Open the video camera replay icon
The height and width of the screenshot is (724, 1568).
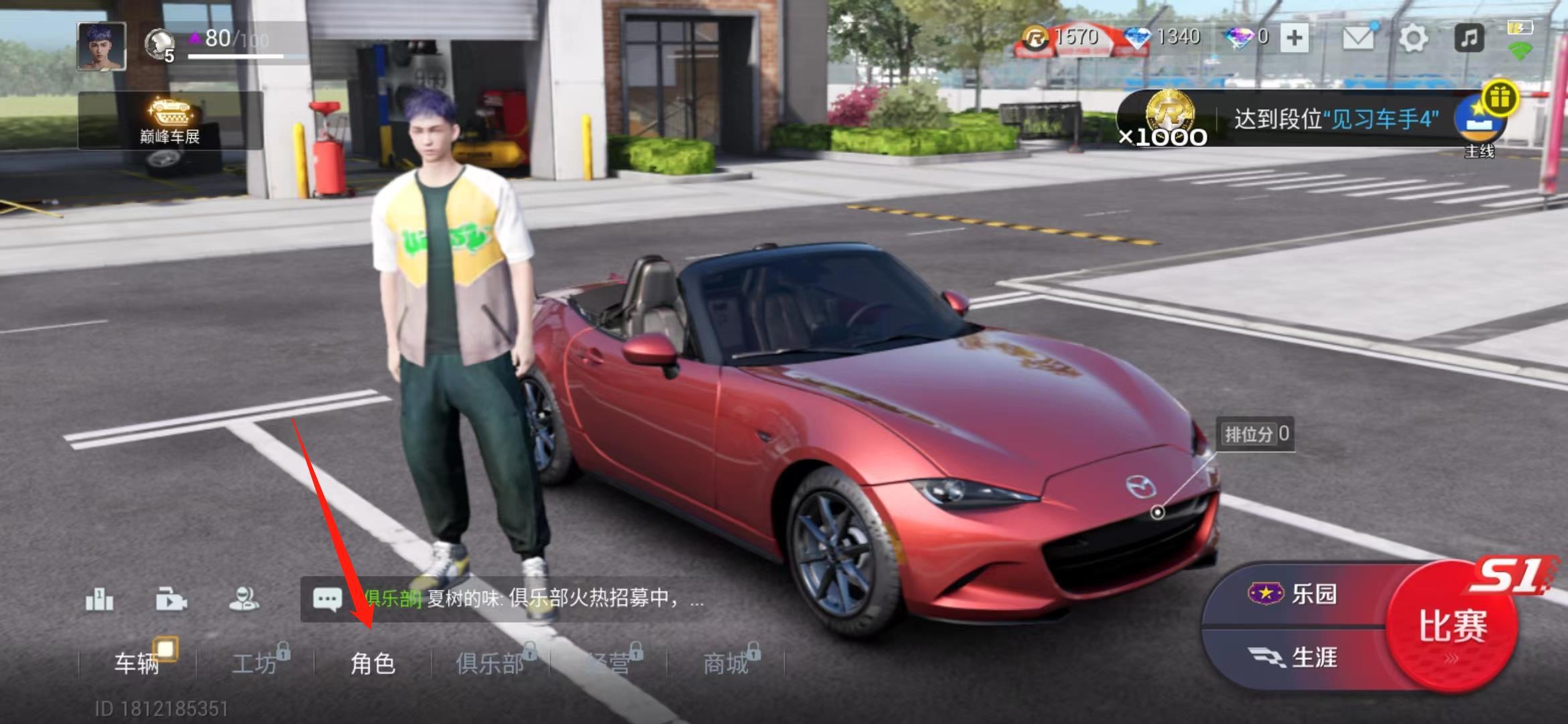click(x=172, y=599)
